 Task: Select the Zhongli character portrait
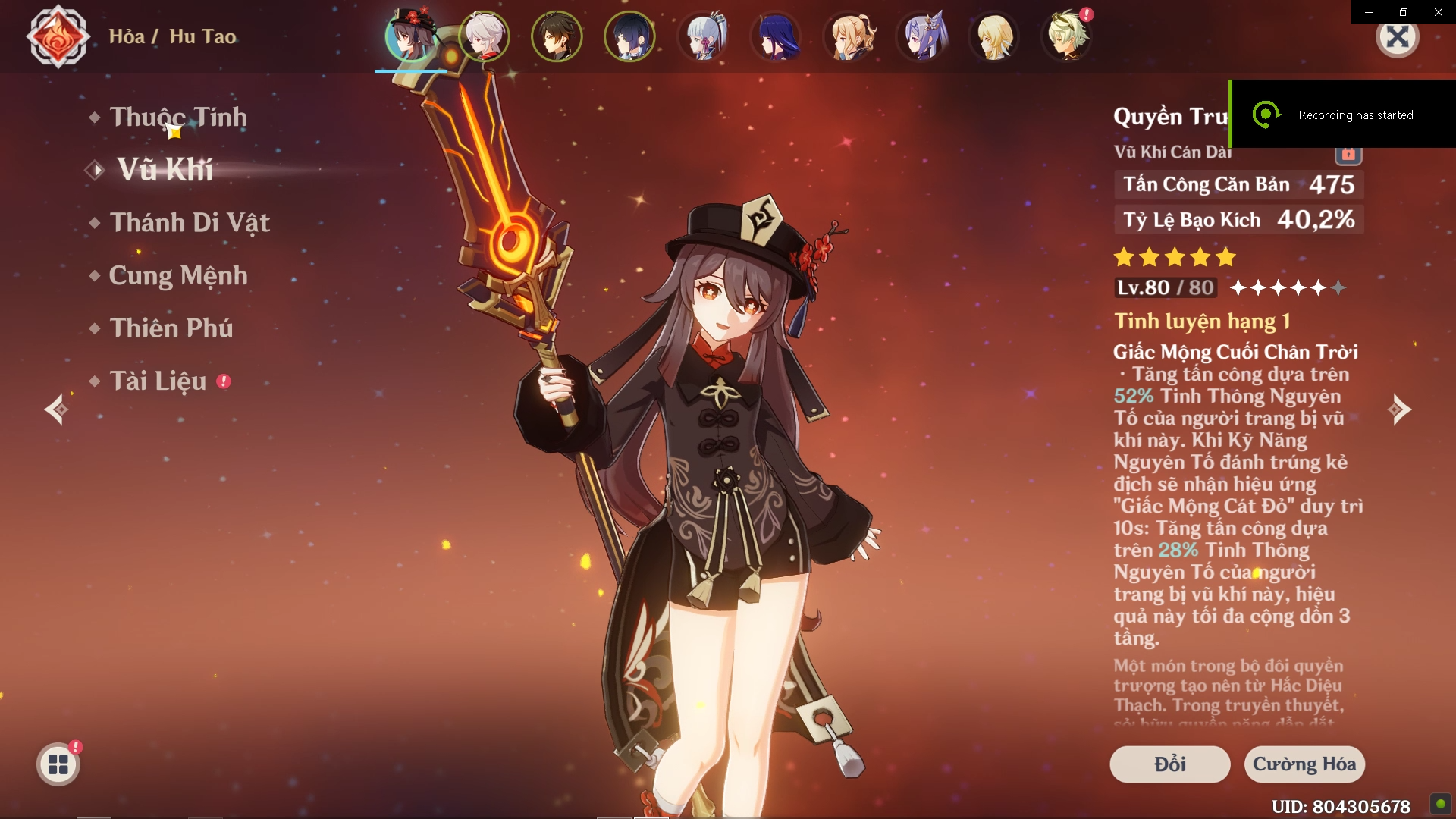(x=557, y=36)
